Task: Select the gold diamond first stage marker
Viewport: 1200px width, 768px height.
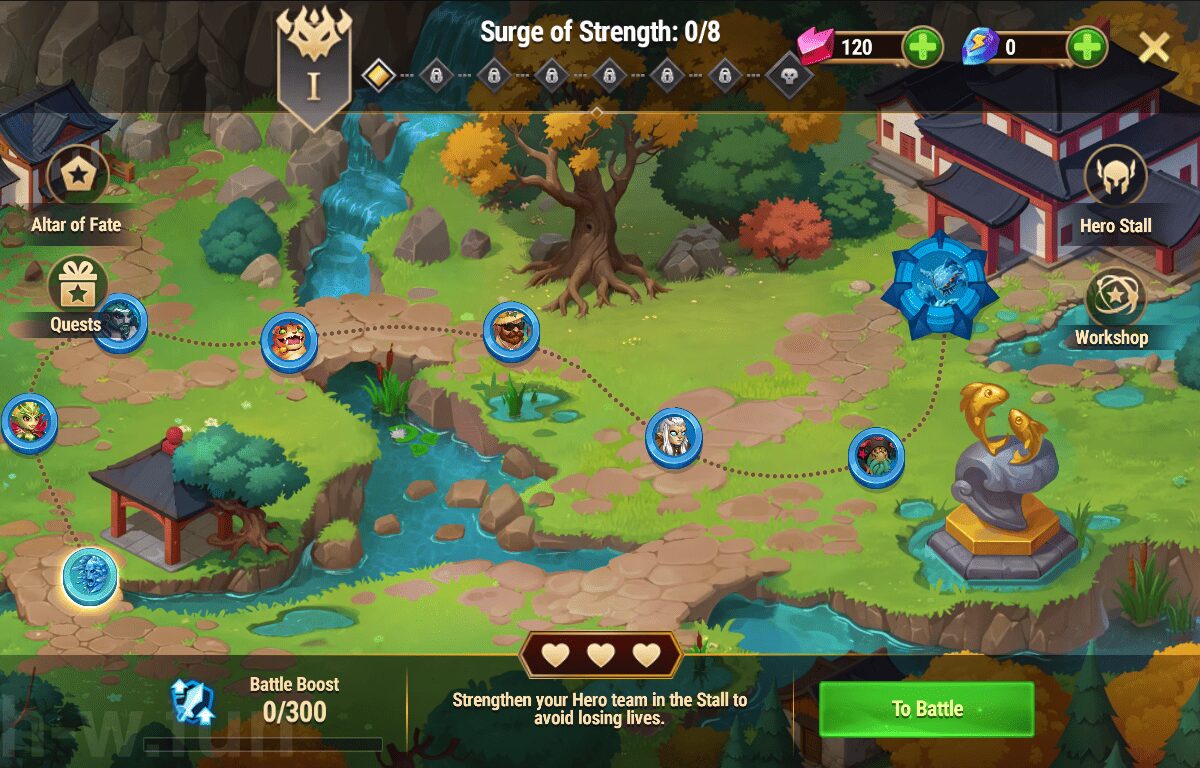Action: (x=378, y=75)
